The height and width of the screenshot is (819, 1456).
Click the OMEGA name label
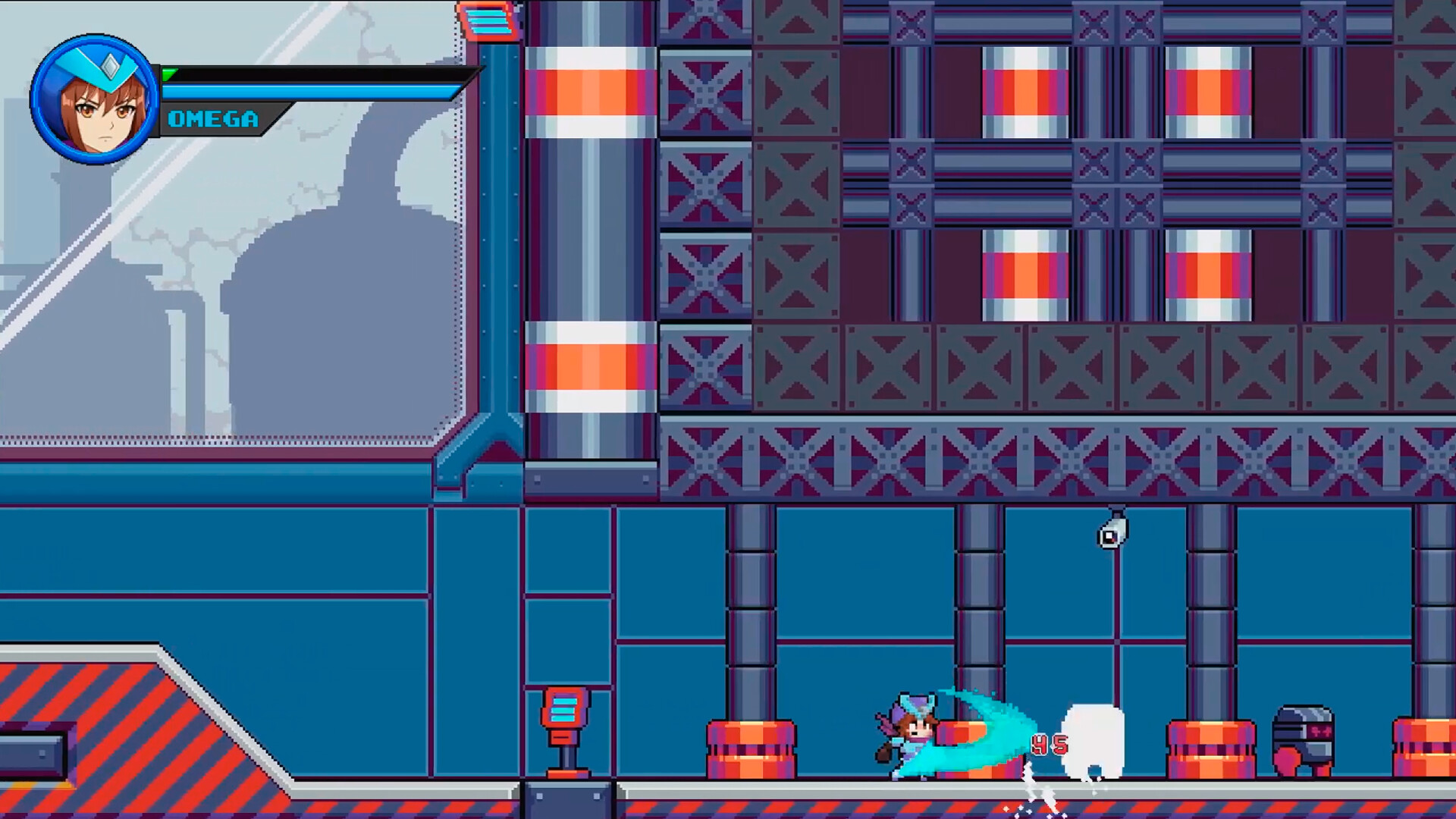pyautogui.click(x=212, y=118)
